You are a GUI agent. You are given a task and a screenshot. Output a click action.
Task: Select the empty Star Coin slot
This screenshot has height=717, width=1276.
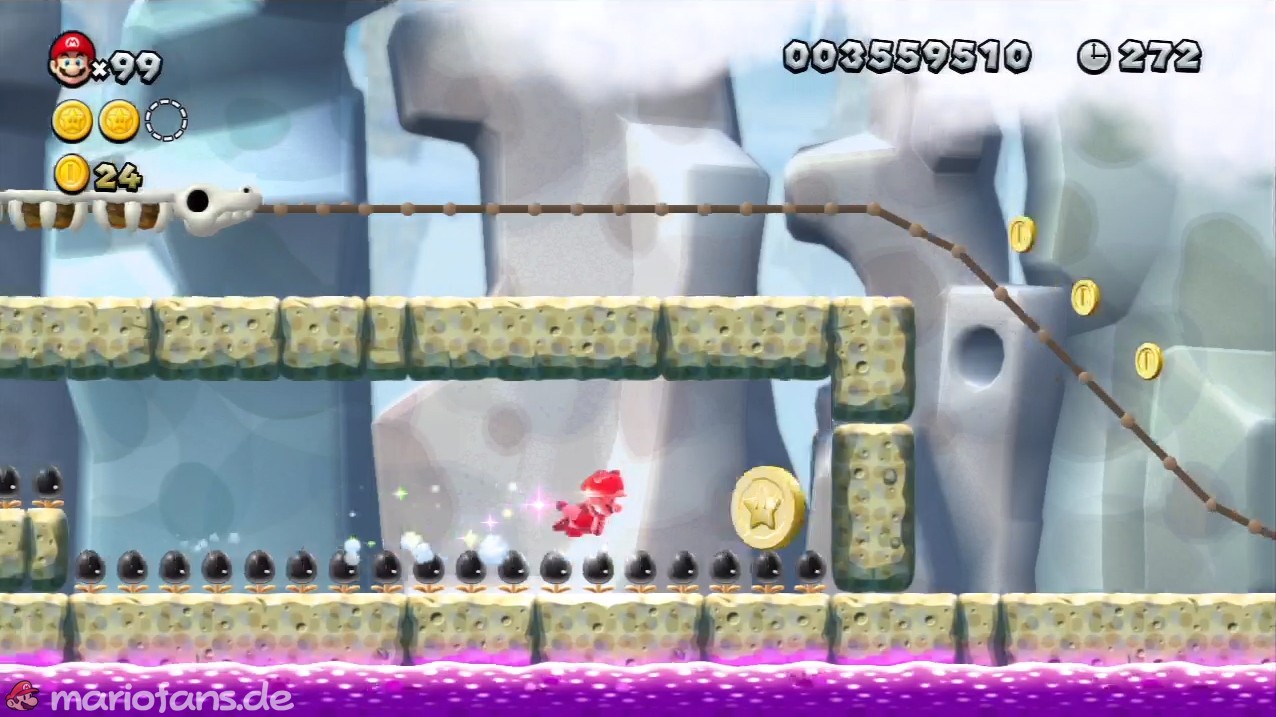point(166,121)
